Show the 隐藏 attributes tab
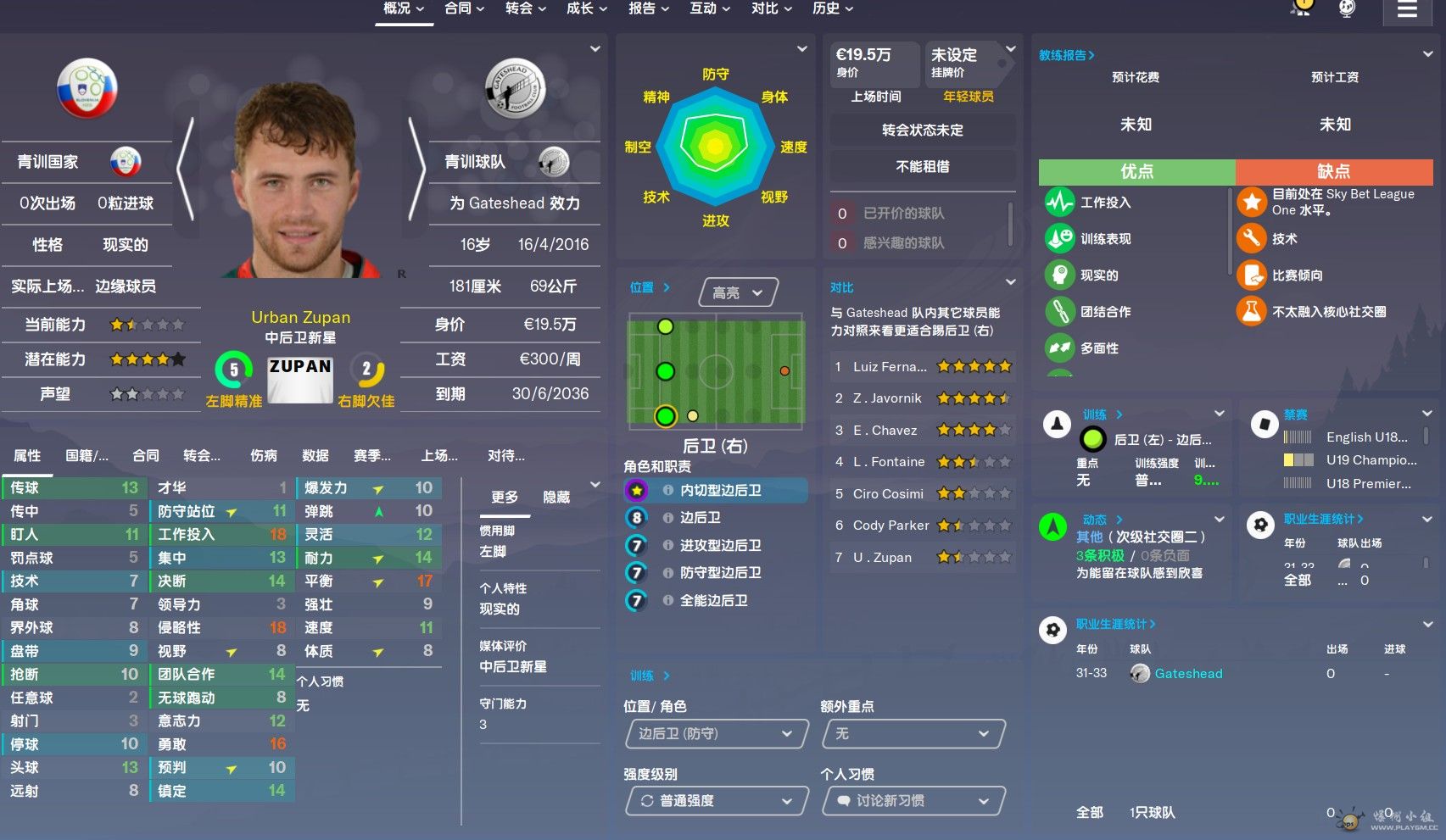This screenshot has width=1446, height=840. [556, 498]
